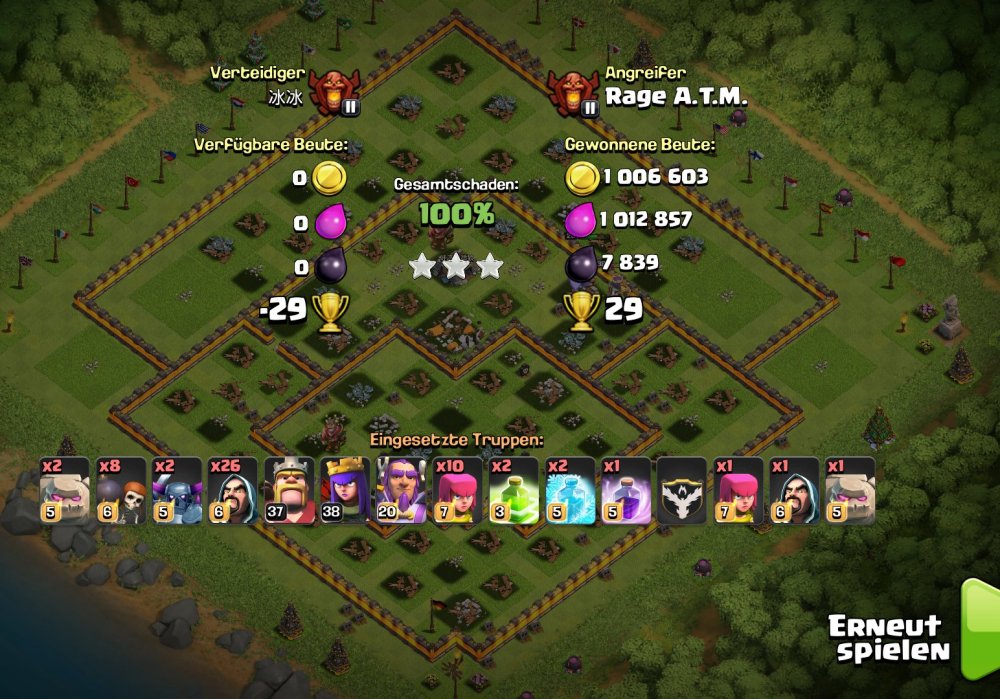This screenshot has width=1000, height=699.
Task: Choose the x1 Golem clan troop icon
Action: coord(849,491)
